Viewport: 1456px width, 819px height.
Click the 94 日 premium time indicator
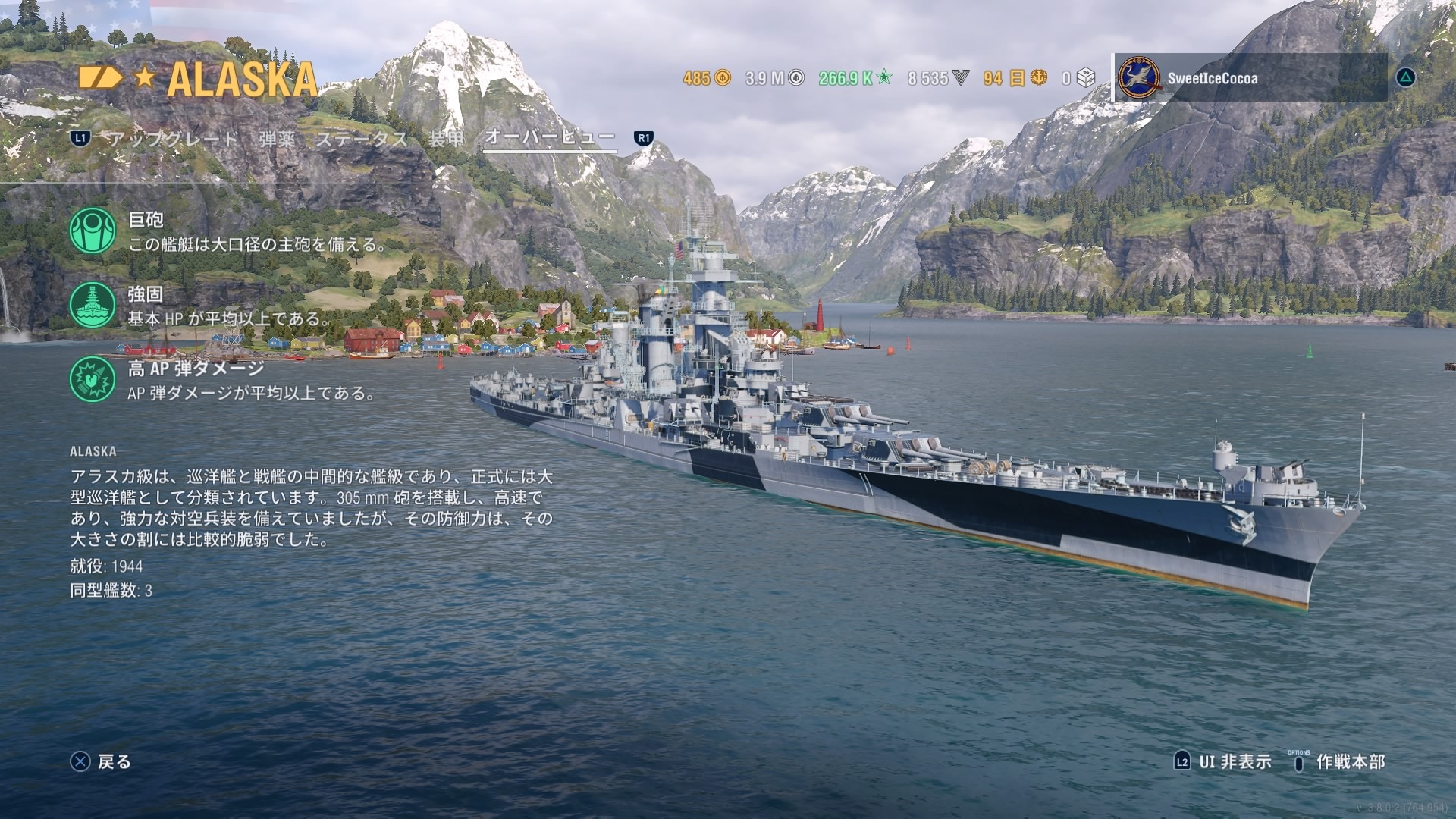[1015, 78]
